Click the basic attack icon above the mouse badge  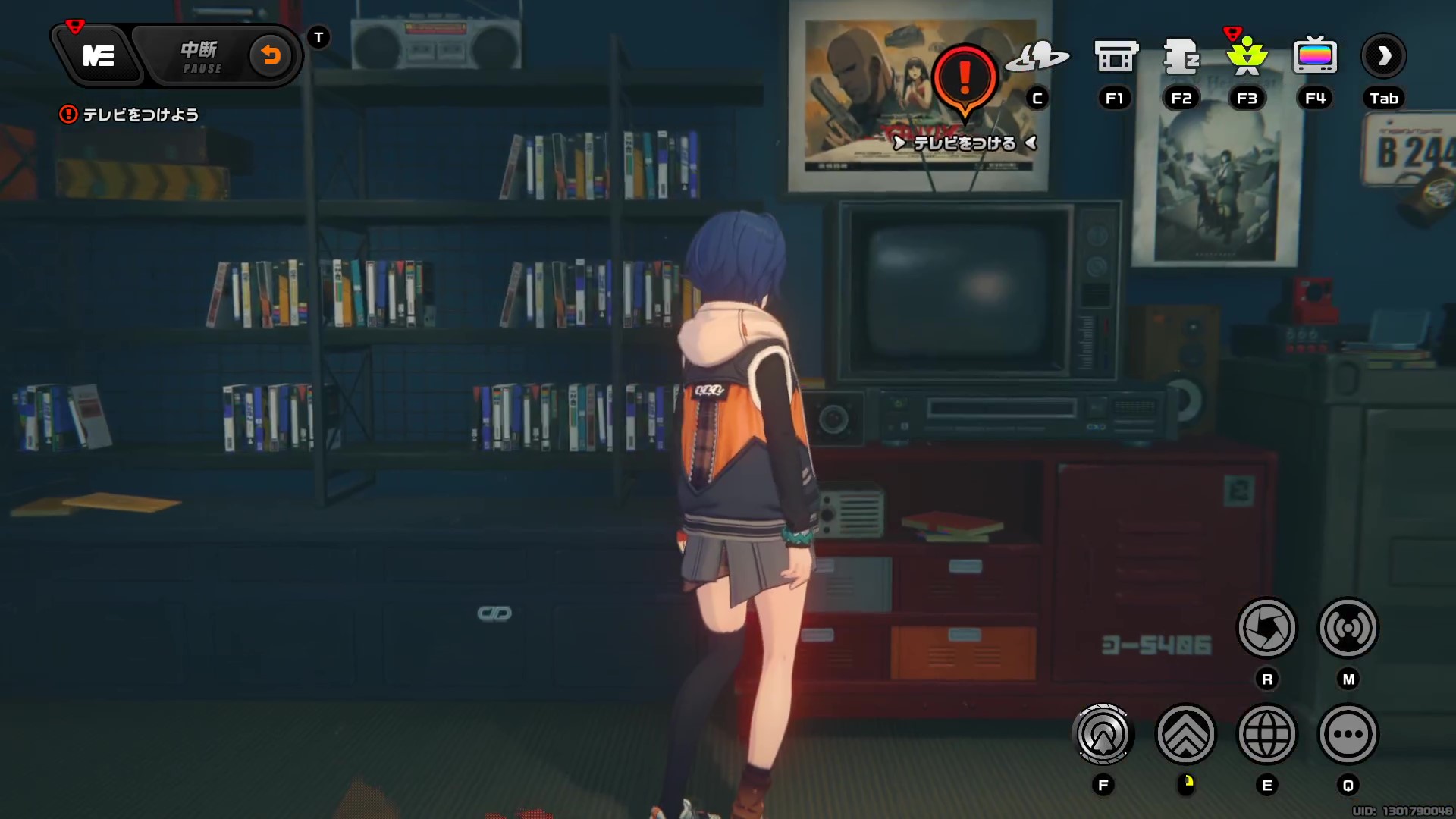[x=1187, y=734]
